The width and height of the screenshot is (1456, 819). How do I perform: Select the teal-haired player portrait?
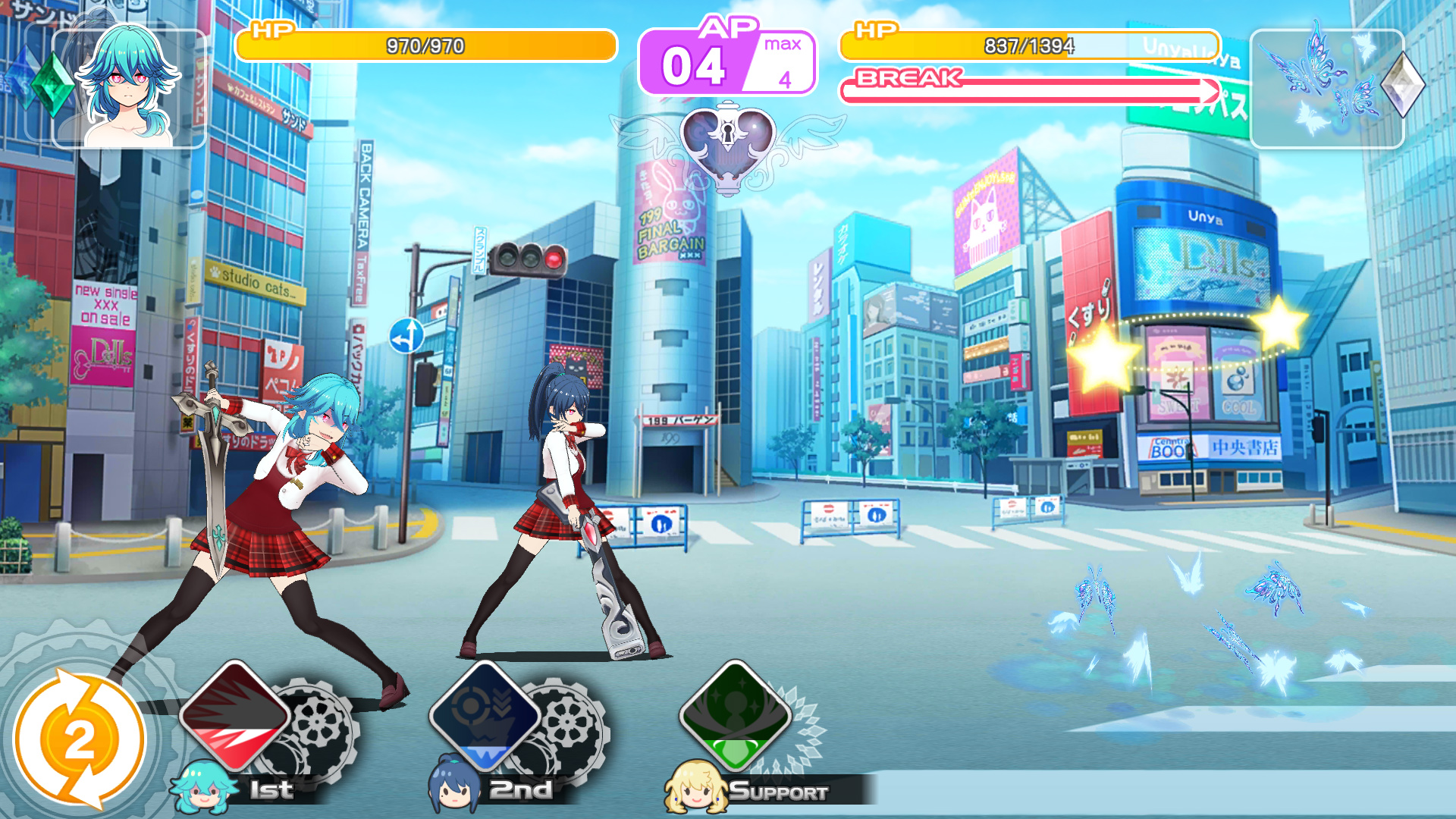(x=129, y=88)
